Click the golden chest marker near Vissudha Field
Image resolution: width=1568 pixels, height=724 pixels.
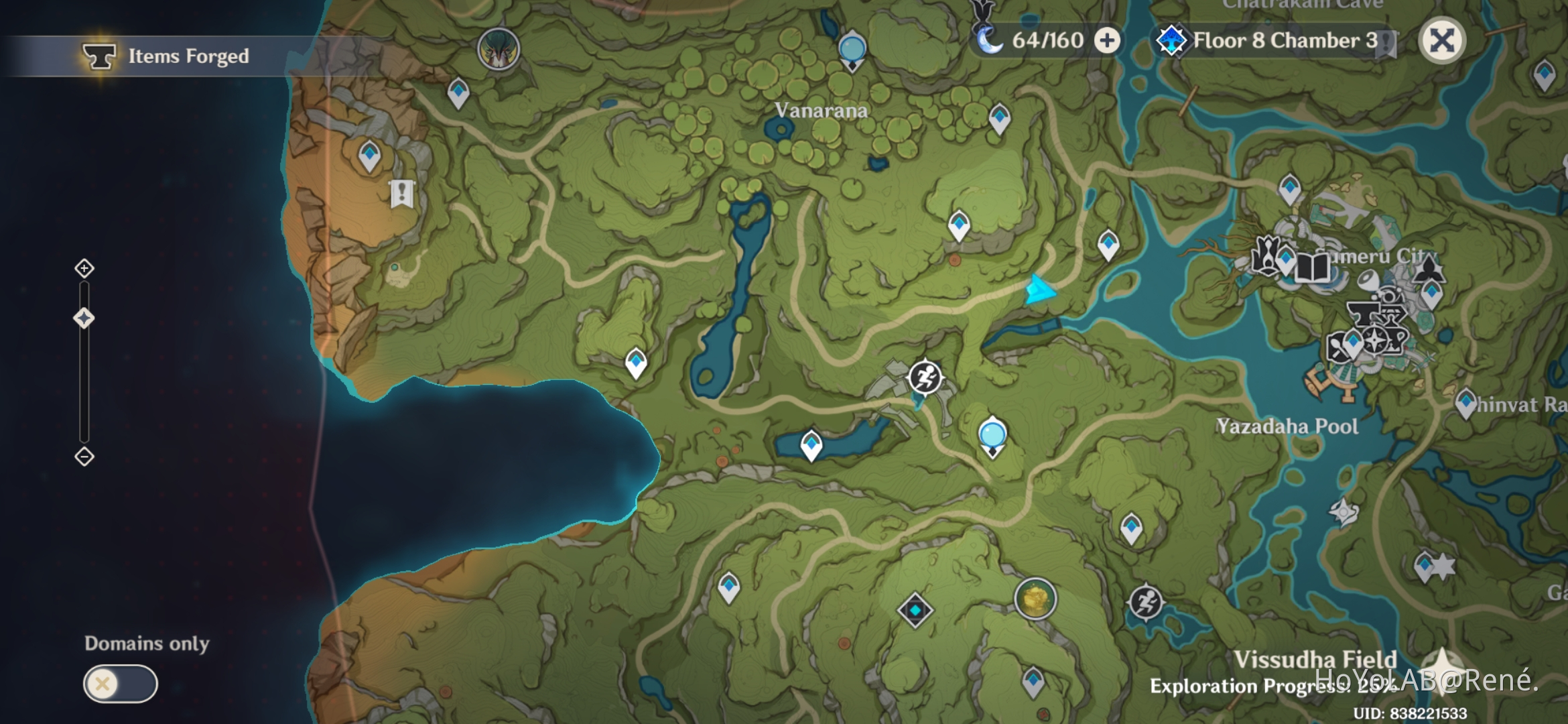1036,599
